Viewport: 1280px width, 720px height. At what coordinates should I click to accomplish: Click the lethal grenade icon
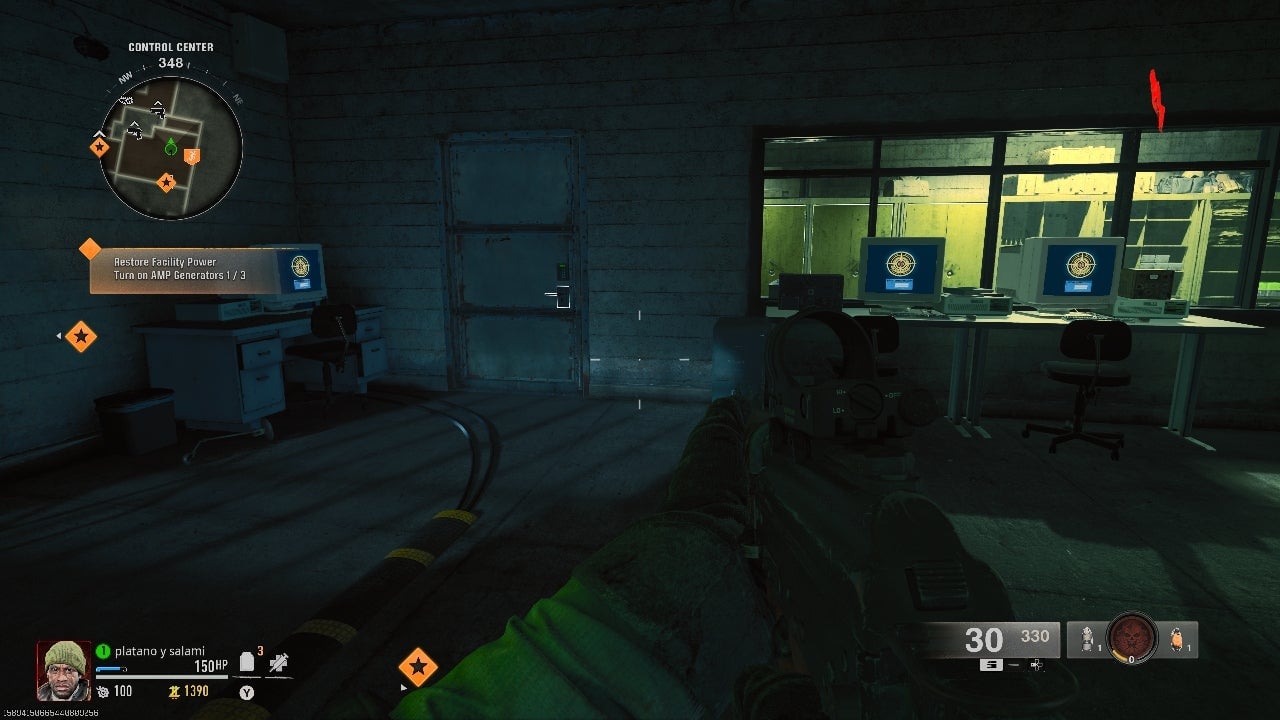click(x=1087, y=638)
